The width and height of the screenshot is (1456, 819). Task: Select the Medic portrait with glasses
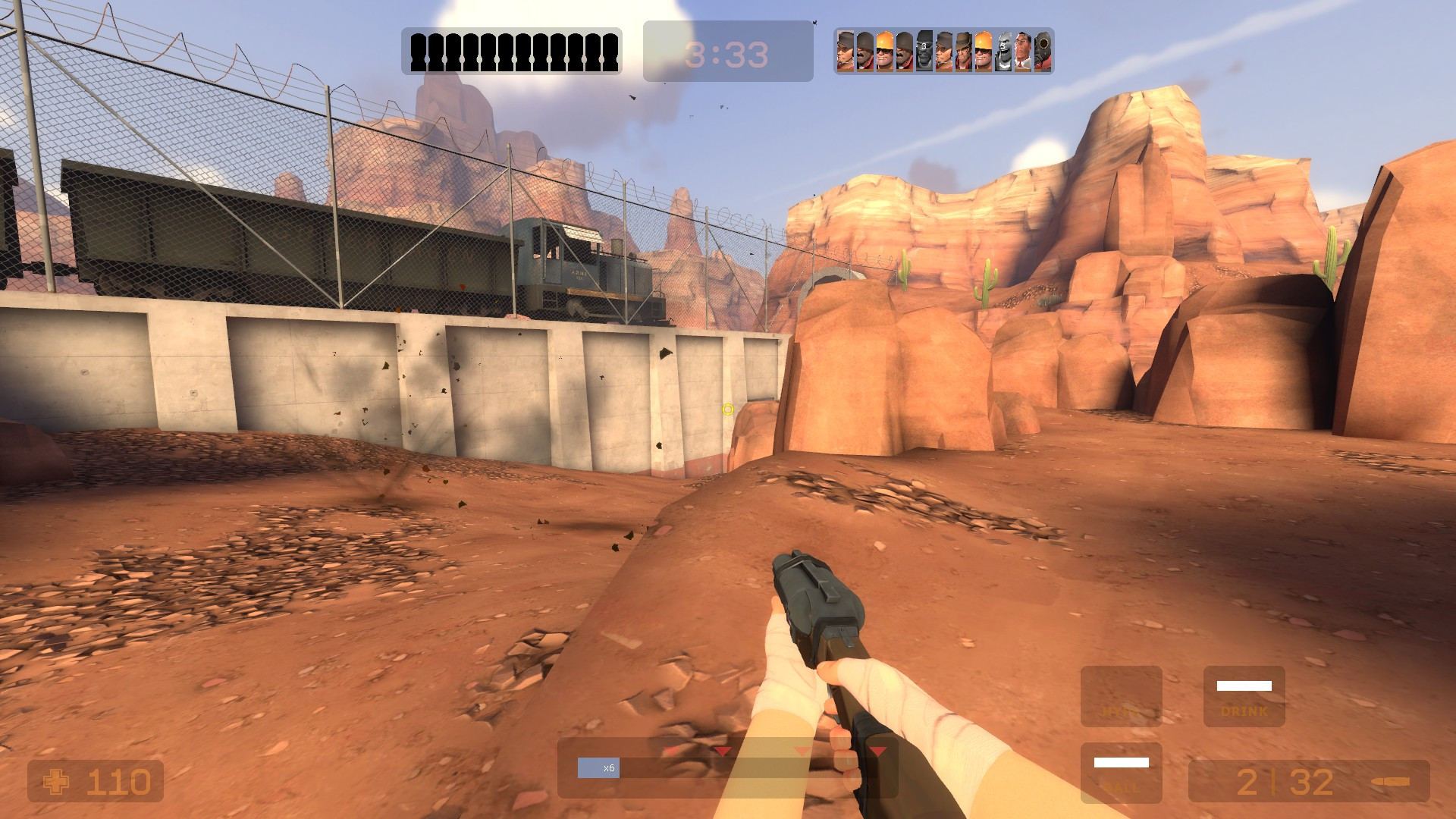click(1021, 51)
